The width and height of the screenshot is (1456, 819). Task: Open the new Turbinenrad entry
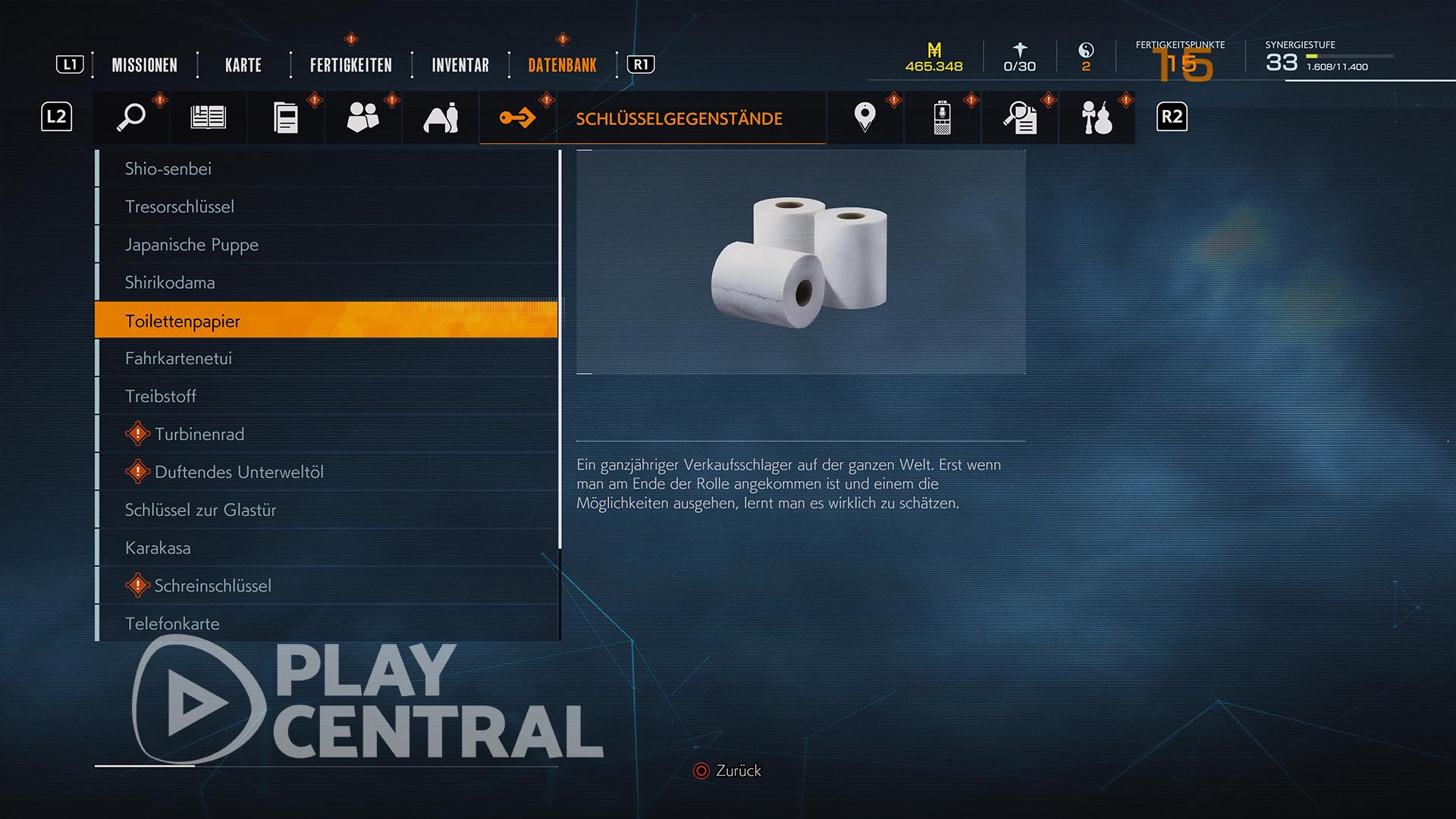pyautogui.click(x=199, y=434)
